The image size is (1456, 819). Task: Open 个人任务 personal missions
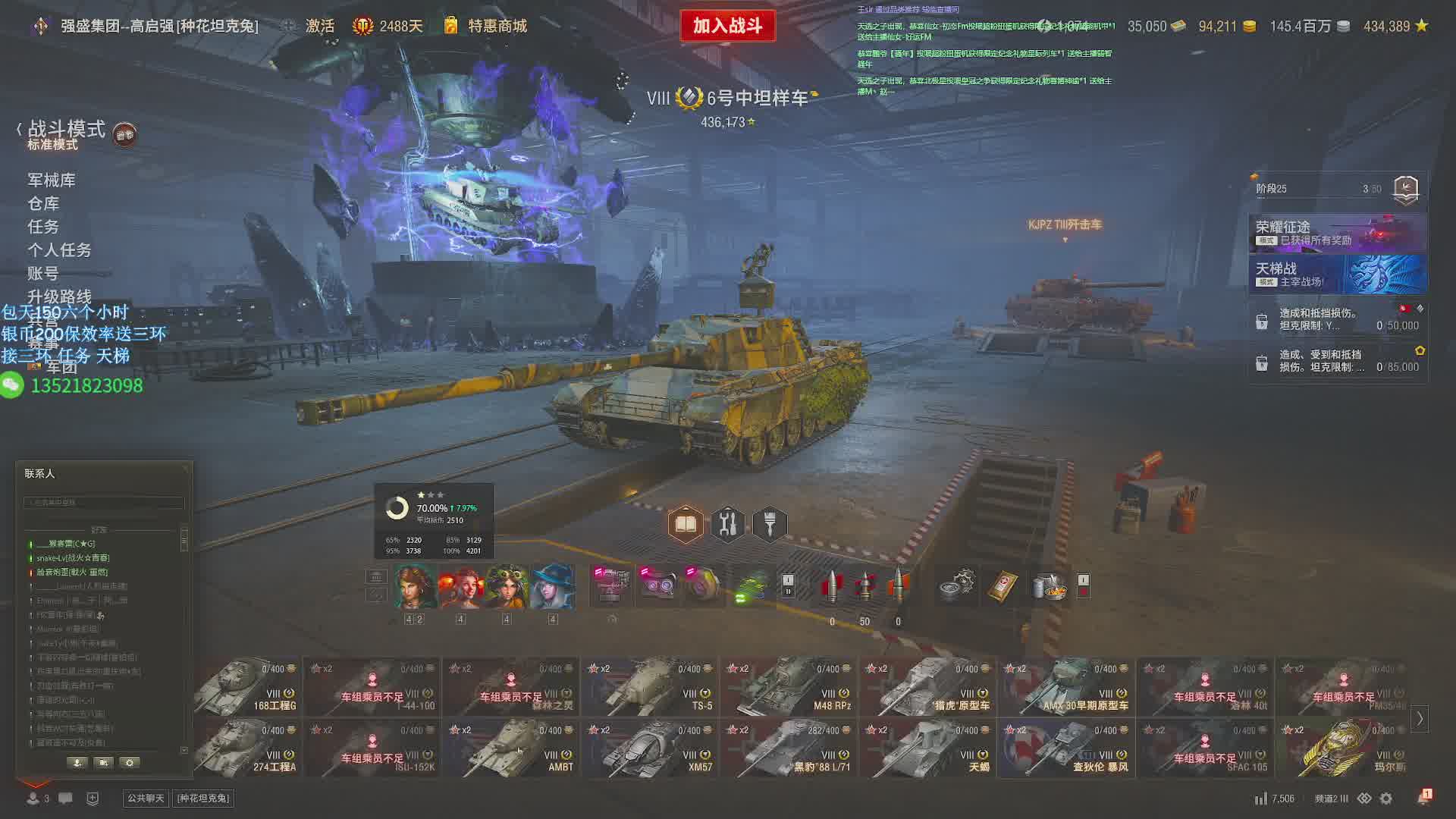click(x=59, y=250)
